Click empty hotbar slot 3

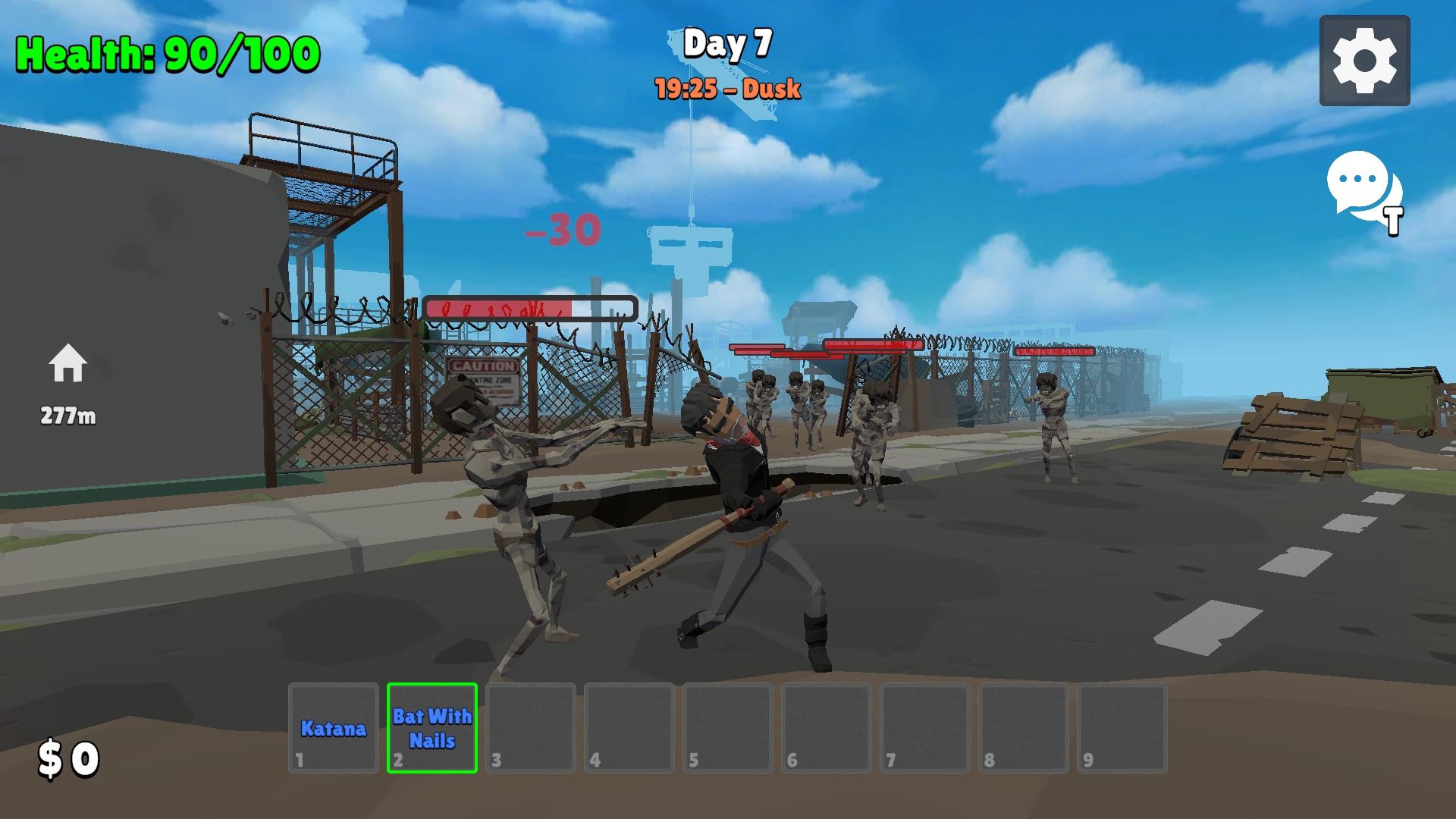(529, 728)
